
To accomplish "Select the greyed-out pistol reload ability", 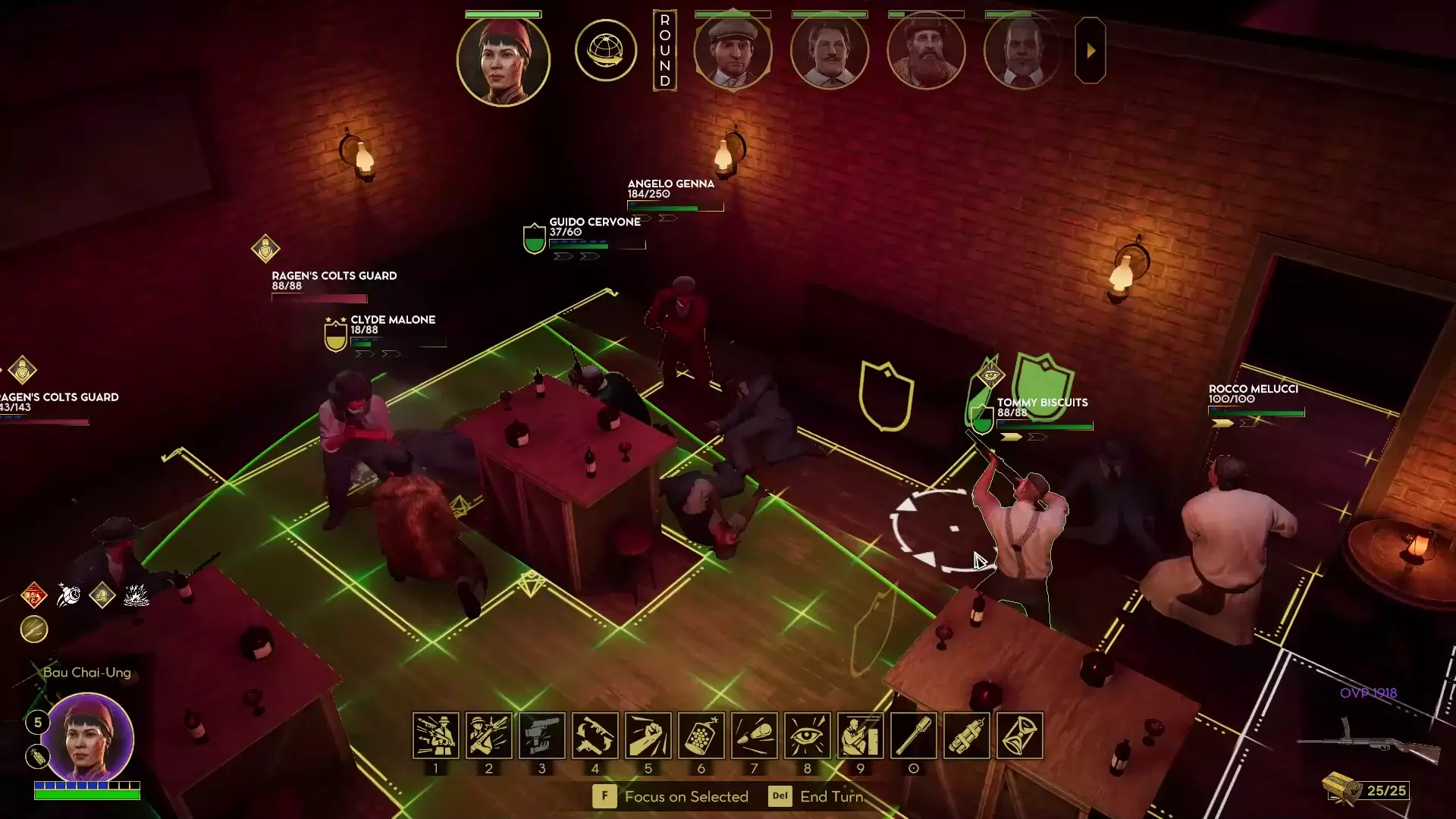I will (x=541, y=735).
